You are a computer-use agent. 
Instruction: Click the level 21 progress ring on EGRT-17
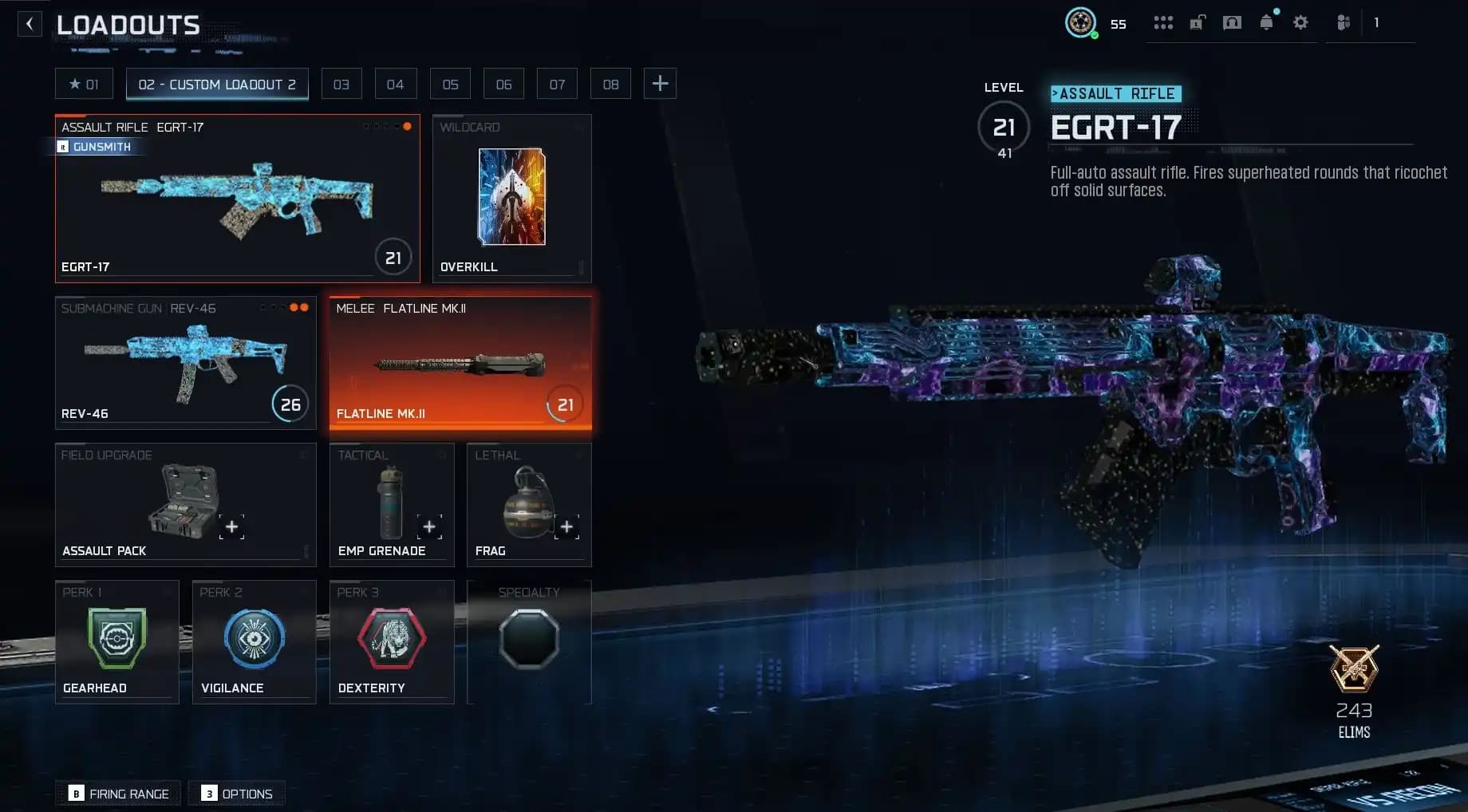pos(393,257)
